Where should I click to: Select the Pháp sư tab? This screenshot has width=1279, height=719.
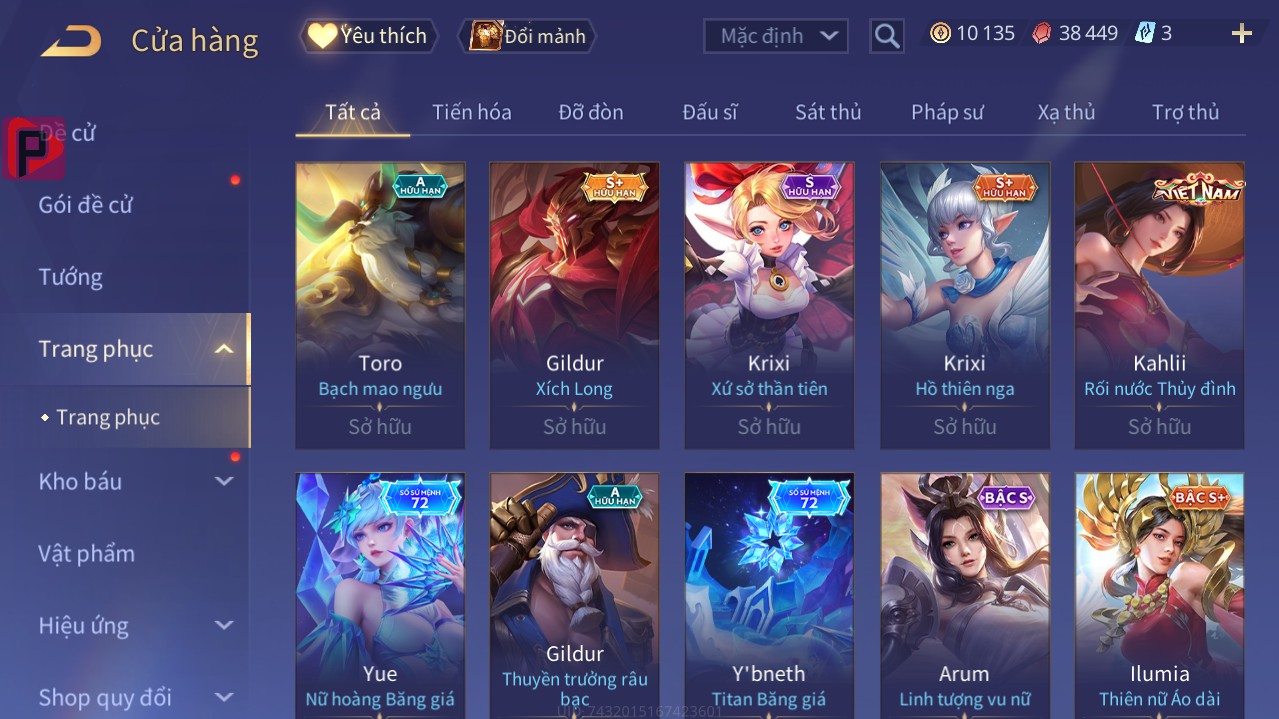(947, 112)
